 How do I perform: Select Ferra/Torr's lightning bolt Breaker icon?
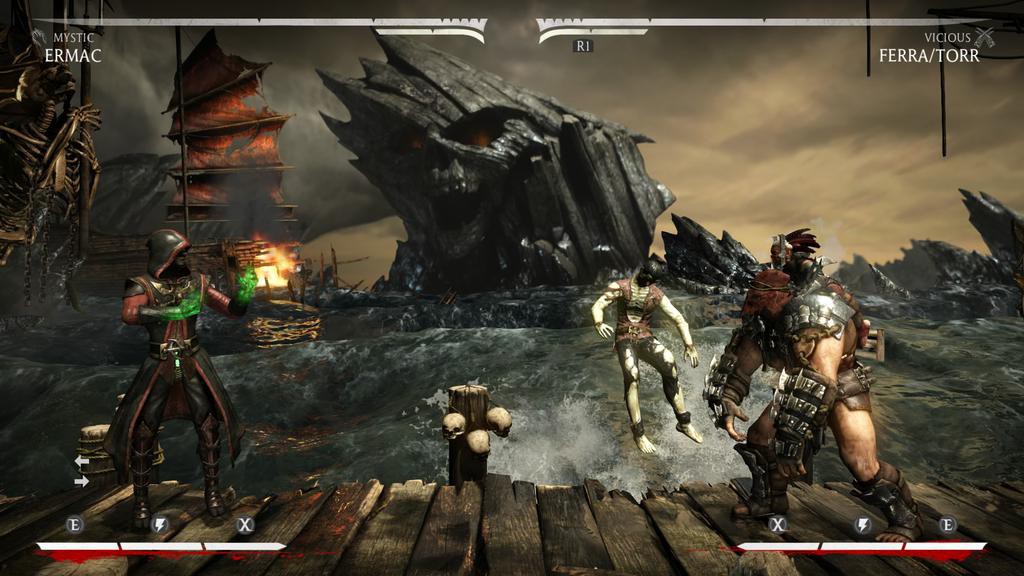pyautogui.click(x=863, y=524)
